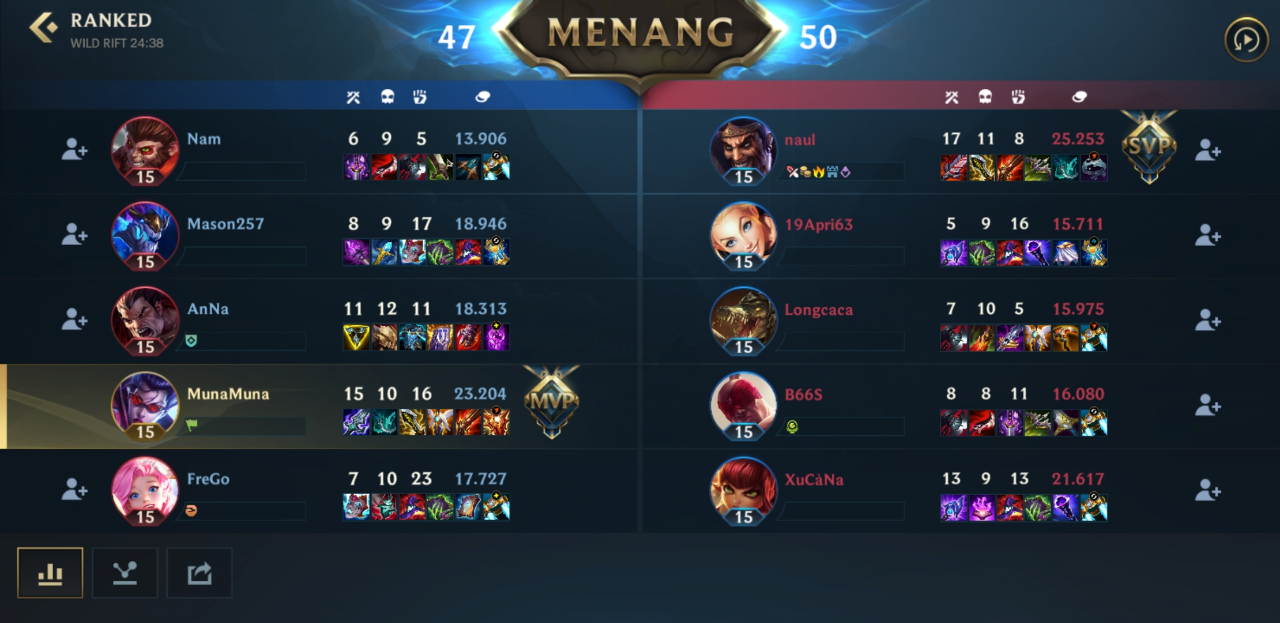Screen dimensions: 1280x623
Task: Add Longcaca as a friend
Action: click(x=1208, y=319)
